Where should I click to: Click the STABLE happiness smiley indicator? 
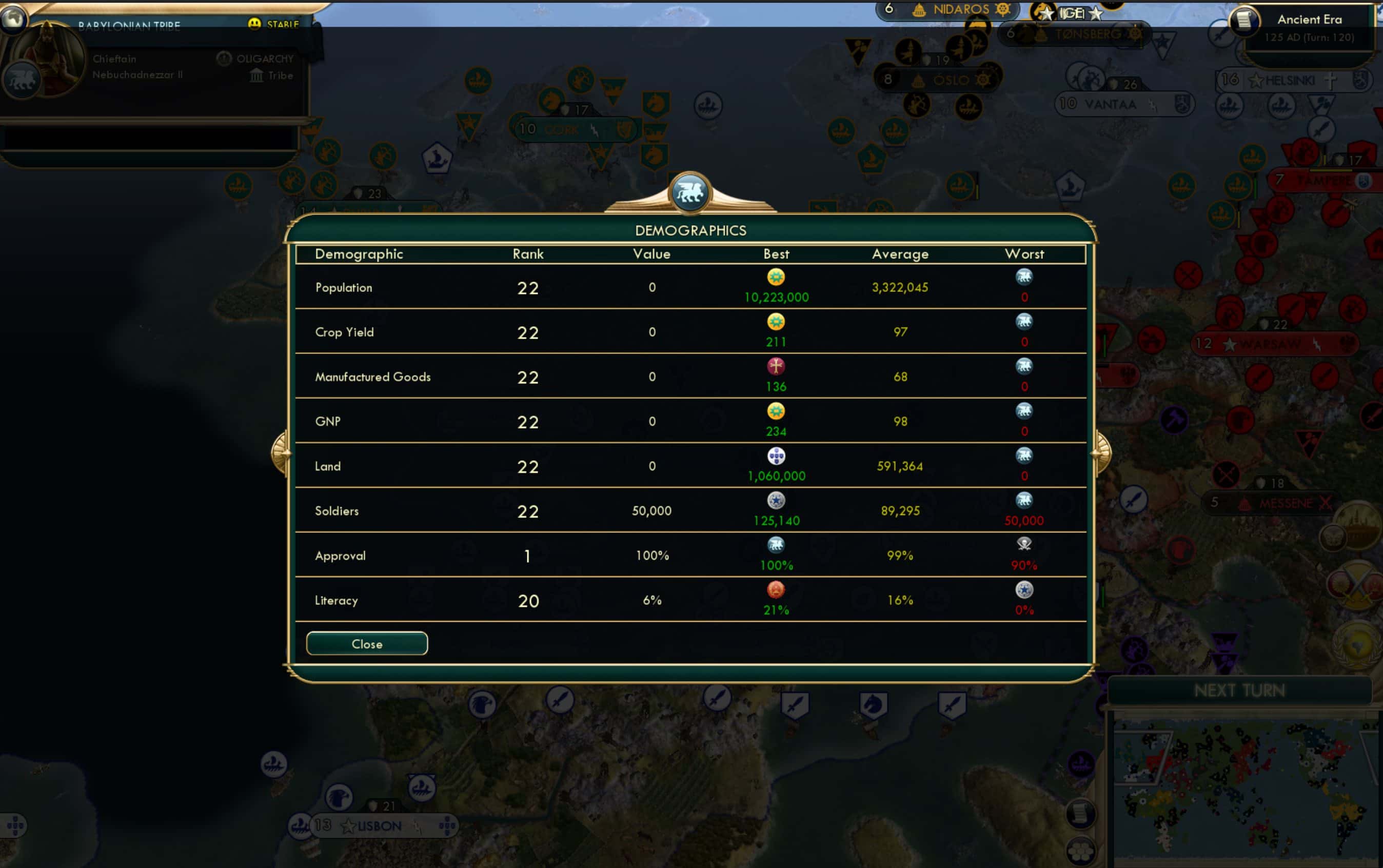[255, 24]
